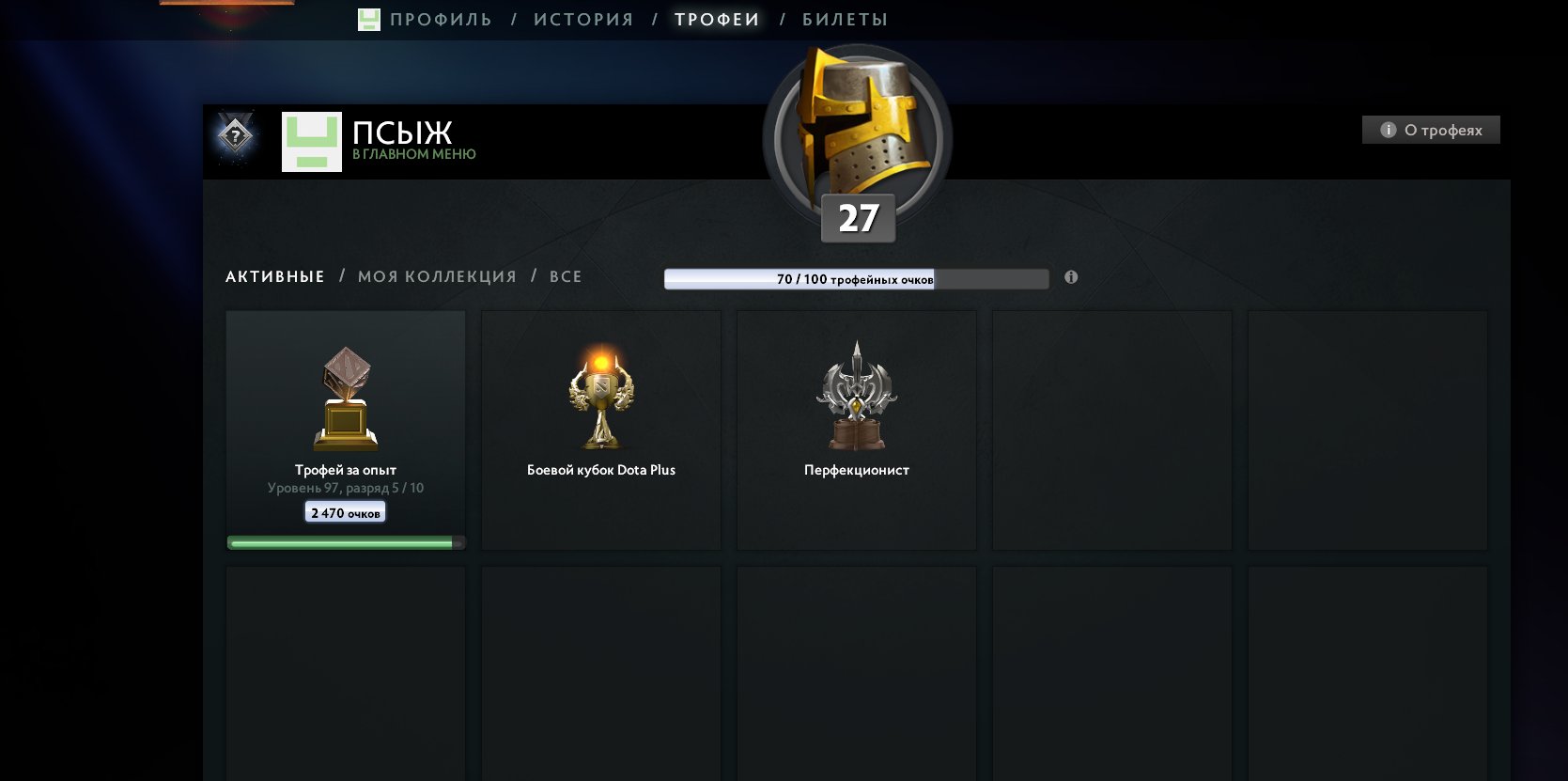Expand the last empty trophy slot in top row
The height and width of the screenshot is (781, 1568).
pyautogui.click(x=1368, y=430)
